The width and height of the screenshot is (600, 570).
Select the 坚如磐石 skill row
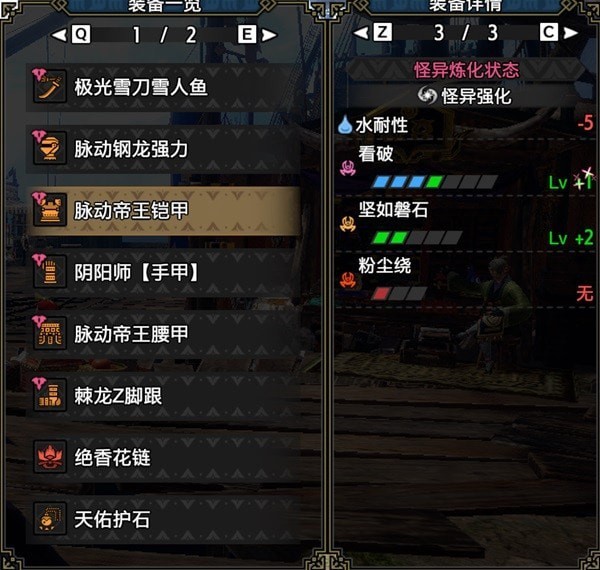[x=466, y=227]
